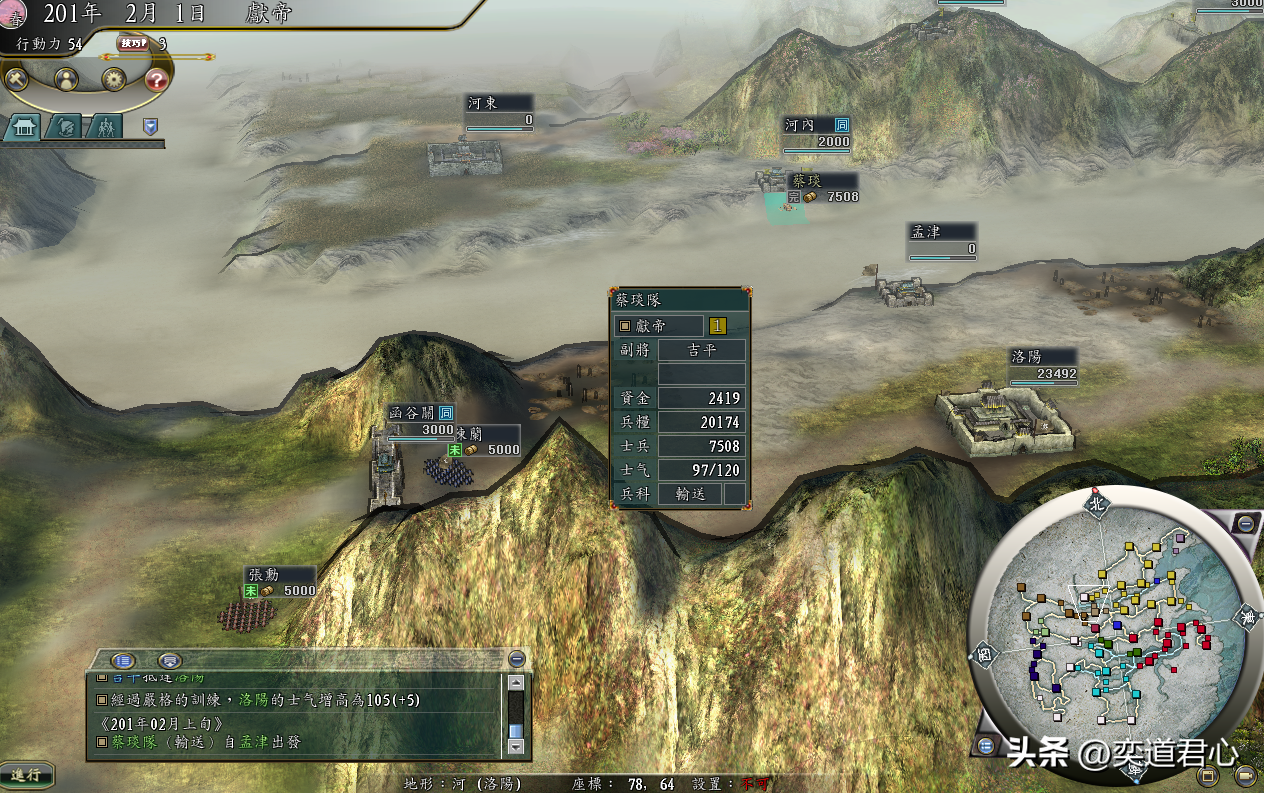Screen dimensions: 1264x793
Task: Click the red question mark help button
Action: coord(157,79)
